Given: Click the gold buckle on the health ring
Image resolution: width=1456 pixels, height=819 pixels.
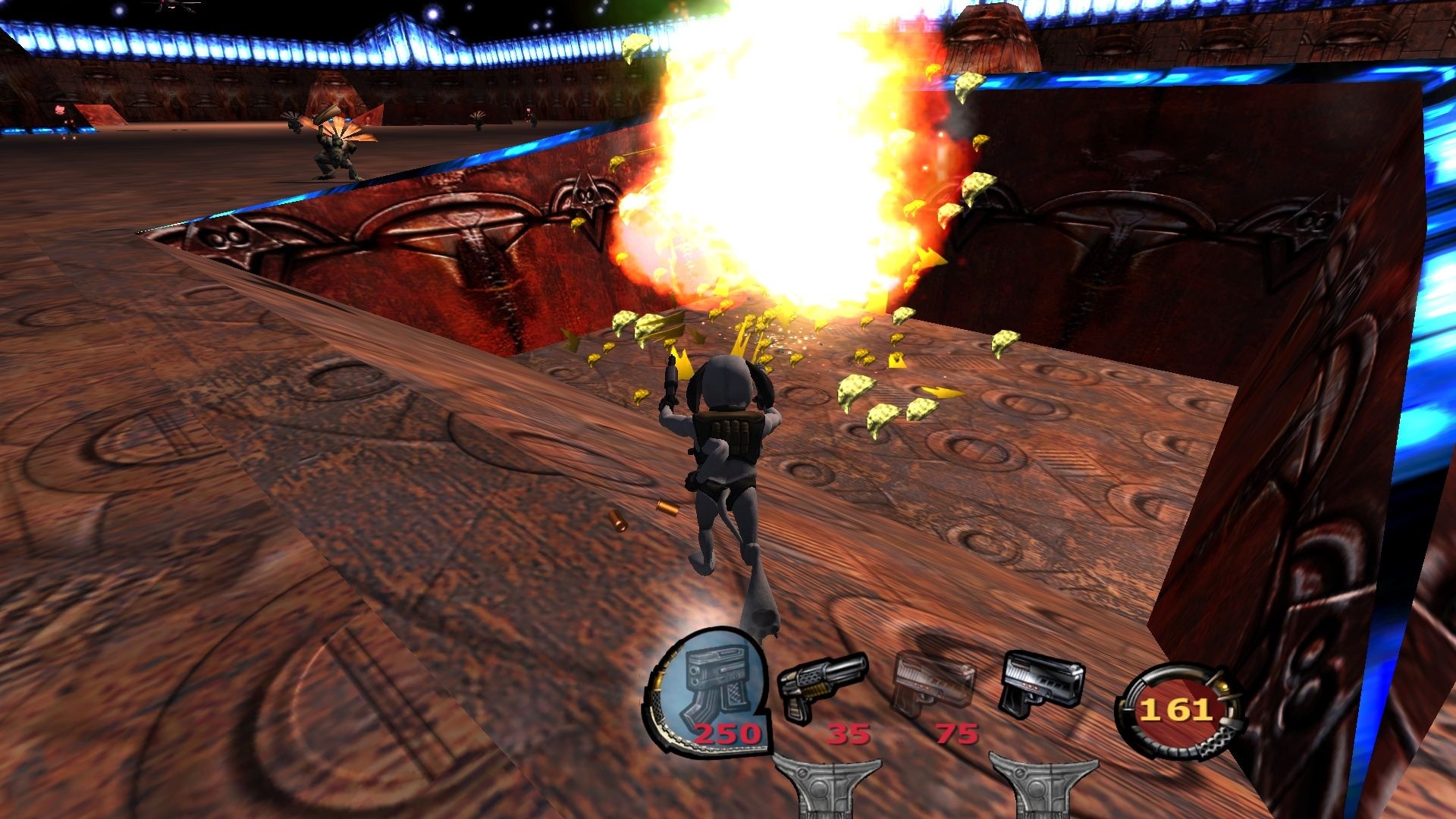Looking at the screenshot, I should [x=1223, y=686].
